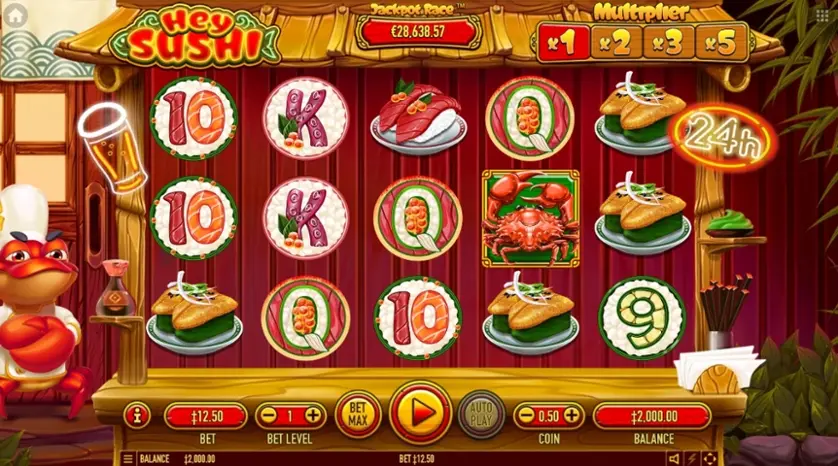This screenshot has width=838, height=466.
Task: Increase the bet level
Action: (x=313, y=415)
